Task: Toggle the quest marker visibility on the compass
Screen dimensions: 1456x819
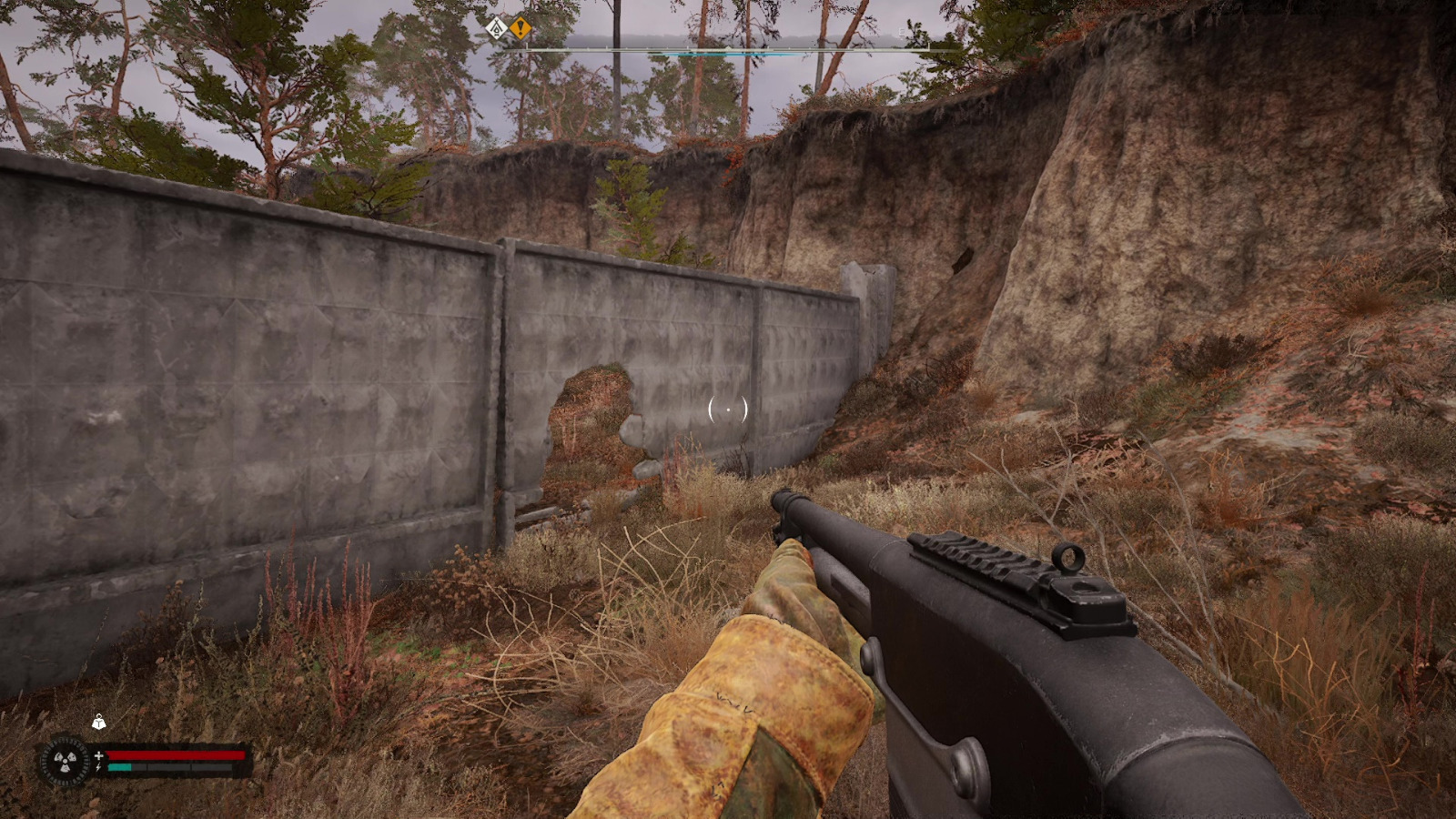Action: (520, 28)
